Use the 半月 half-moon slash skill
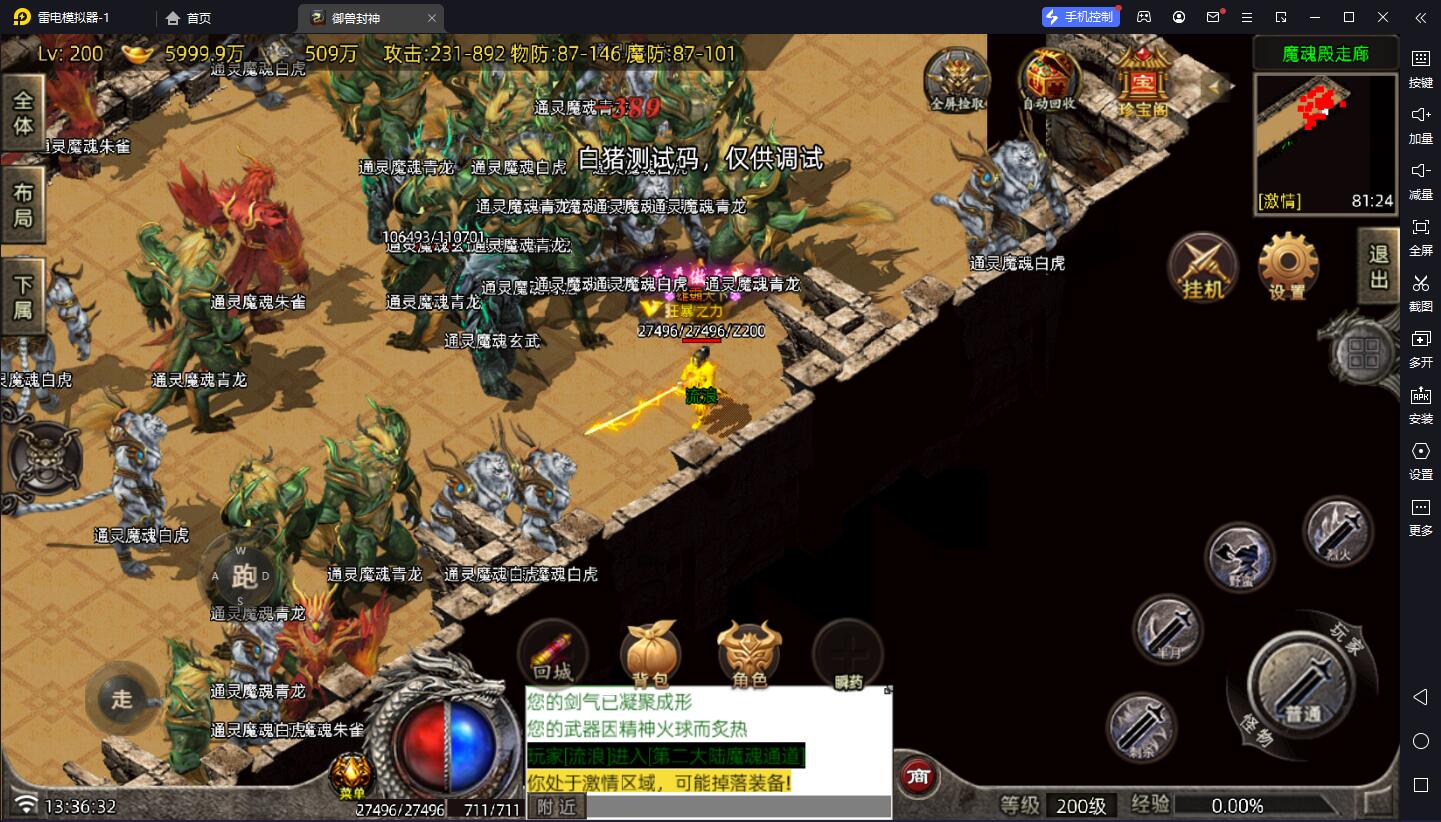The image size is (1441, 822). (1167, 628)
